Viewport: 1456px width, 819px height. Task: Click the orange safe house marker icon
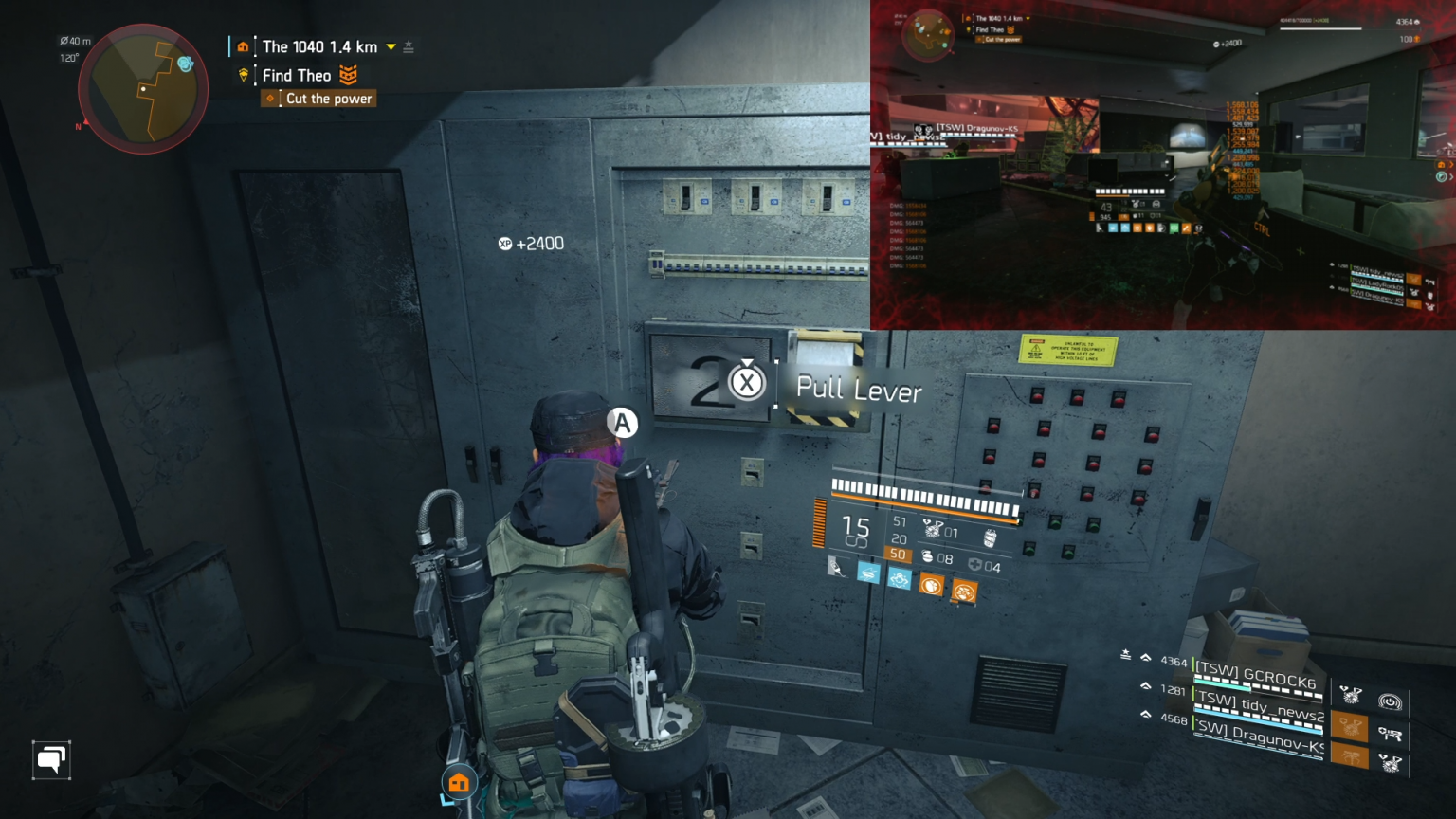[x=459, y=783]
